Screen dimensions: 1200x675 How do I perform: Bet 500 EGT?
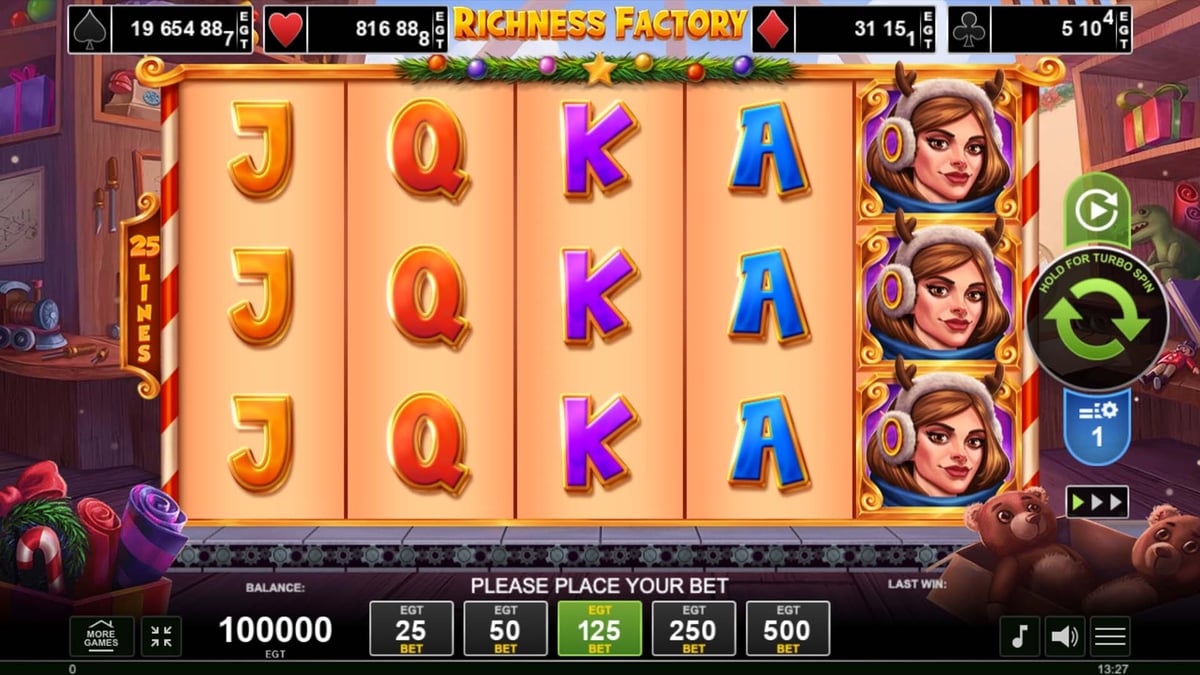pyautogui.click(x=788, y=629)
